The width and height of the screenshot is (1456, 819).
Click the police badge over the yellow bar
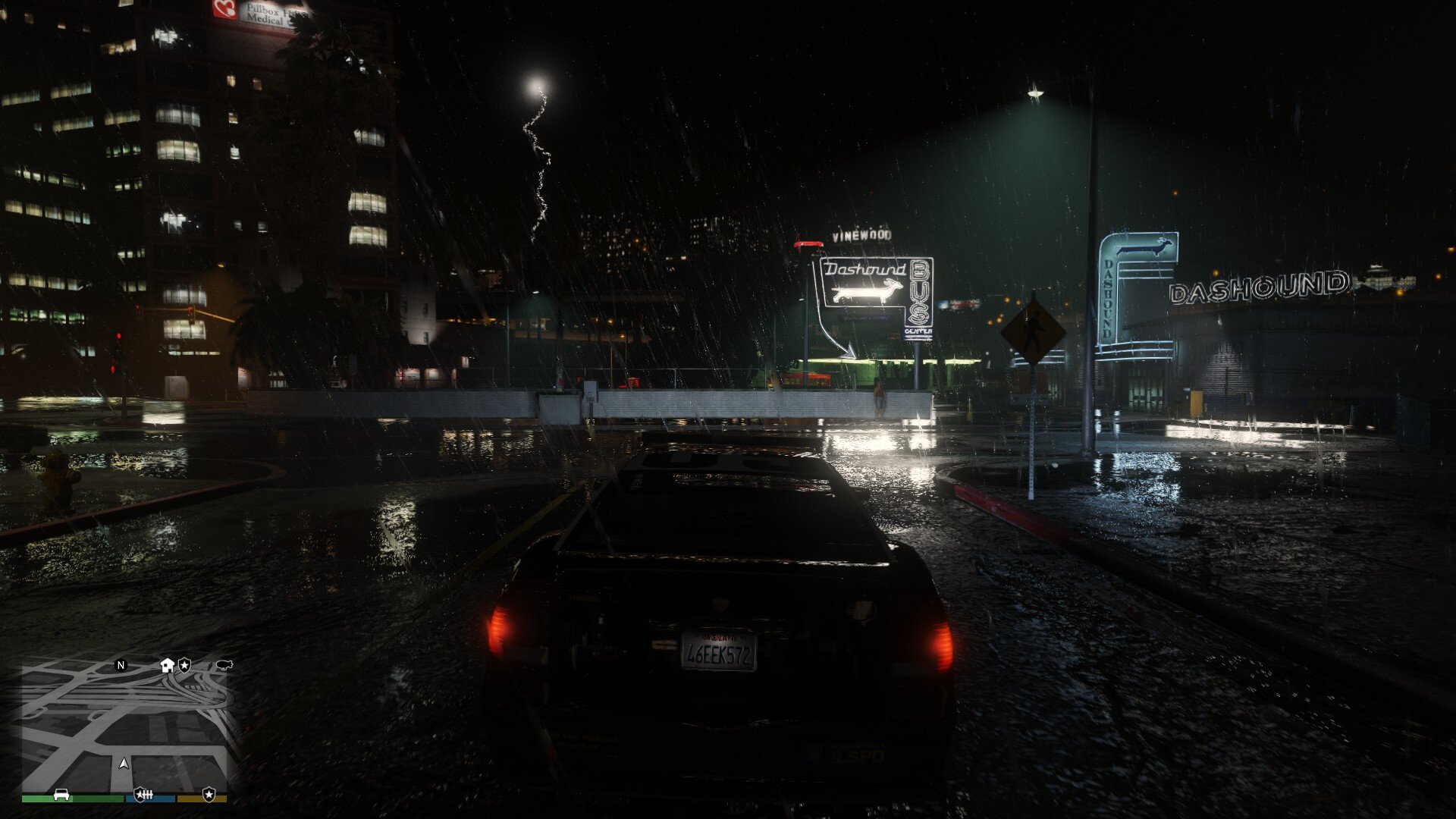209,794
